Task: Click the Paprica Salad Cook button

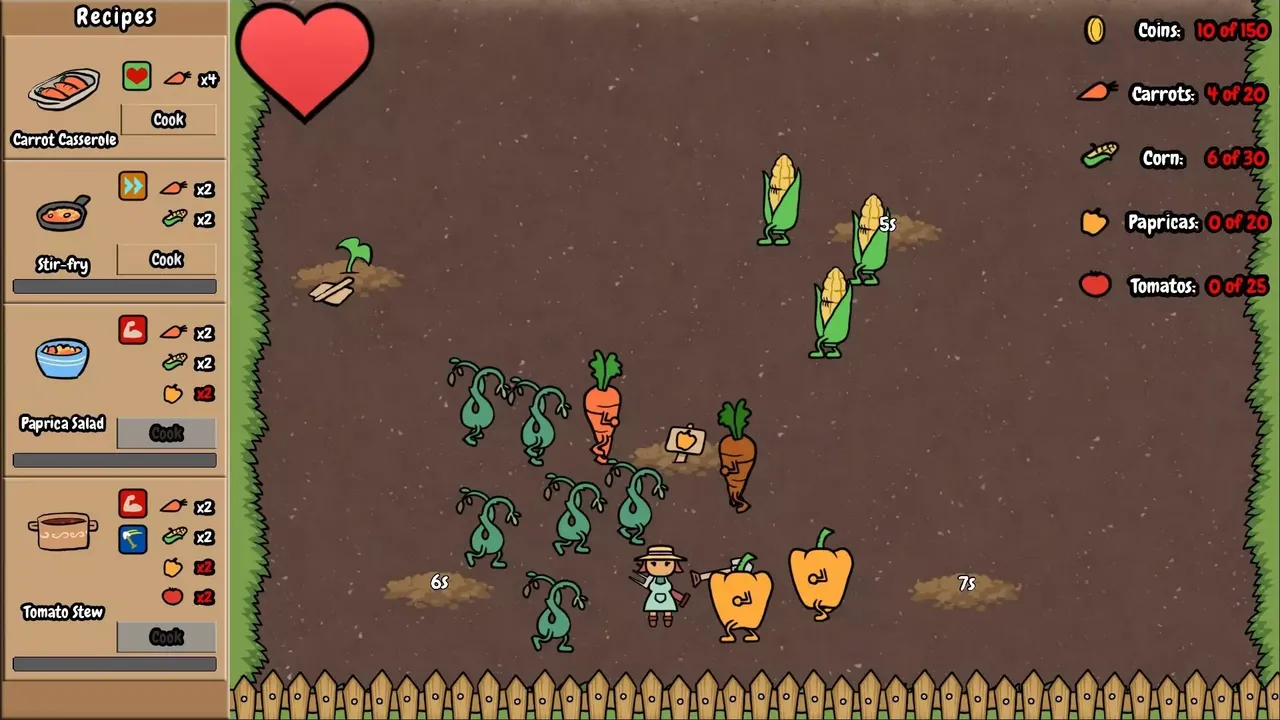Action: 166,433
